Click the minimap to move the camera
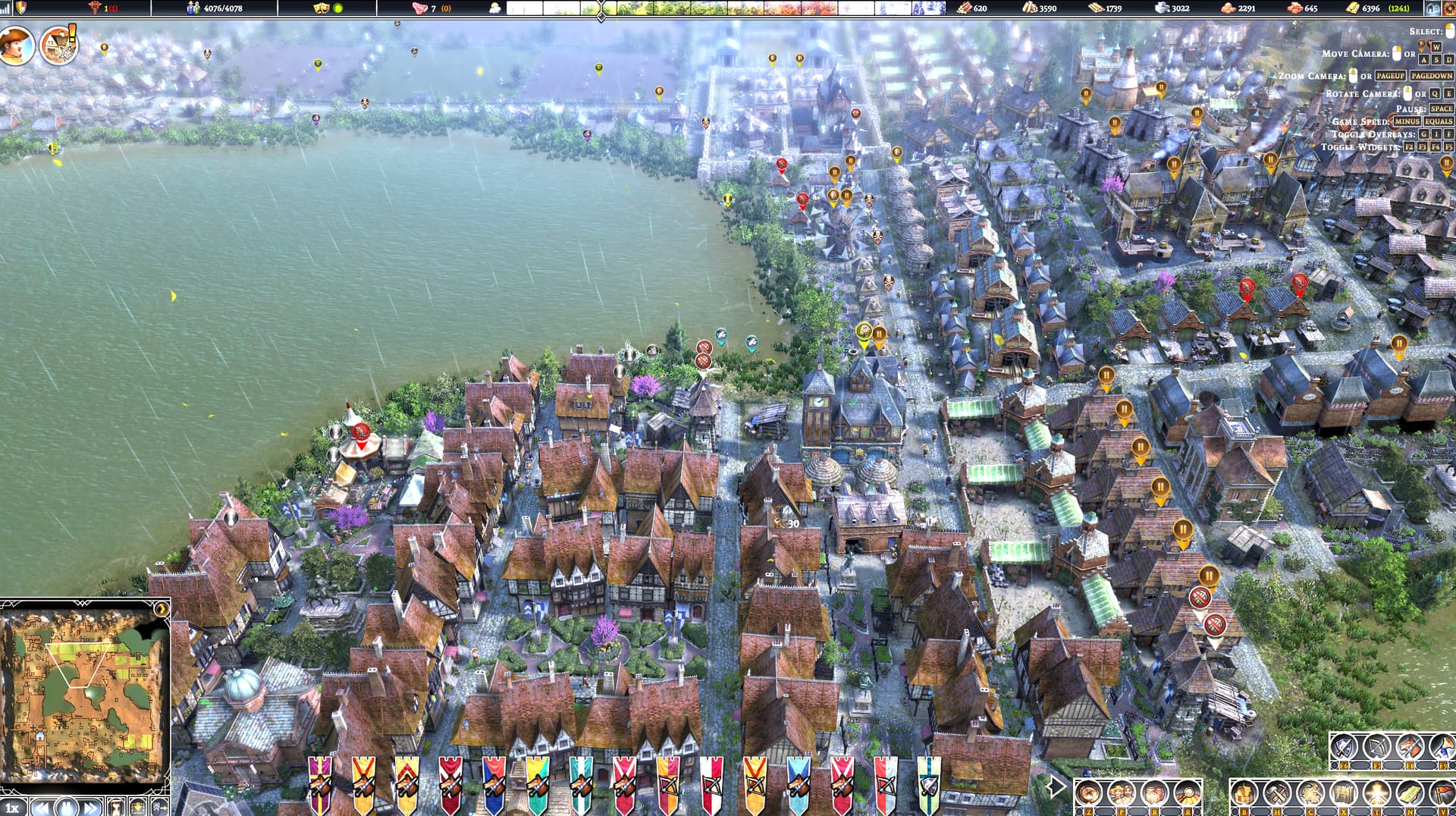Screen dimensions: 1456x816 tap(83, 690)
